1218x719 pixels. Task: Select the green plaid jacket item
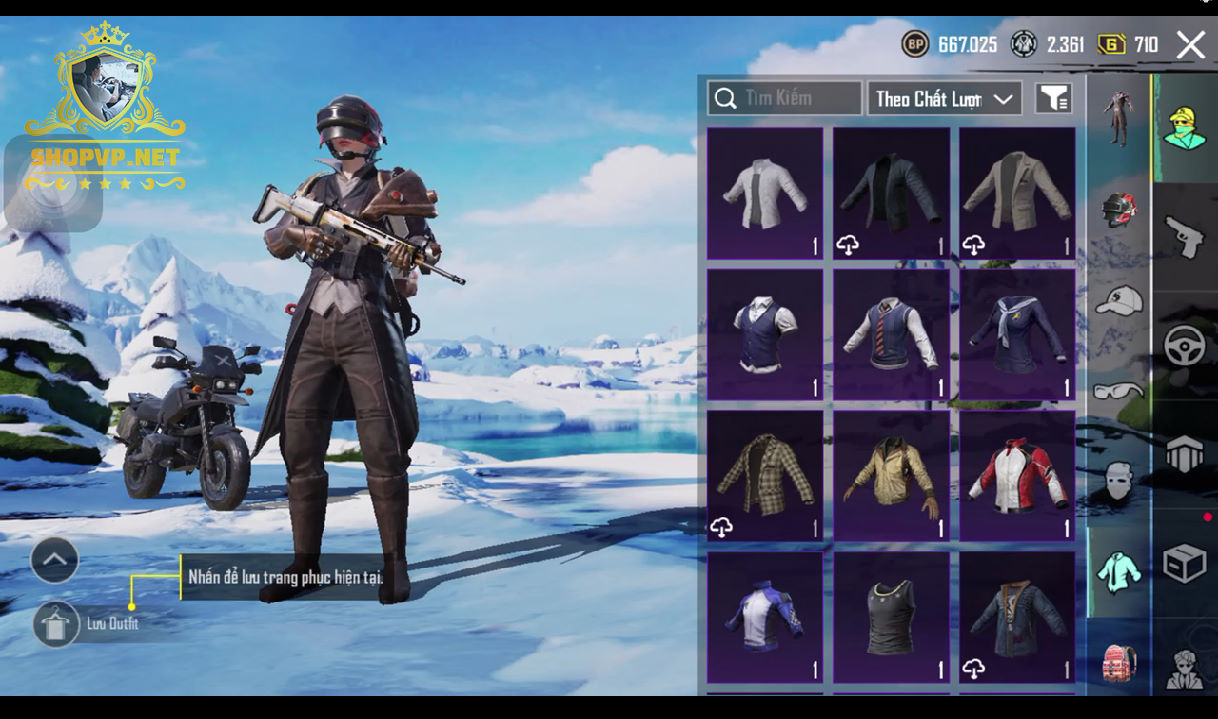point(765,476)
